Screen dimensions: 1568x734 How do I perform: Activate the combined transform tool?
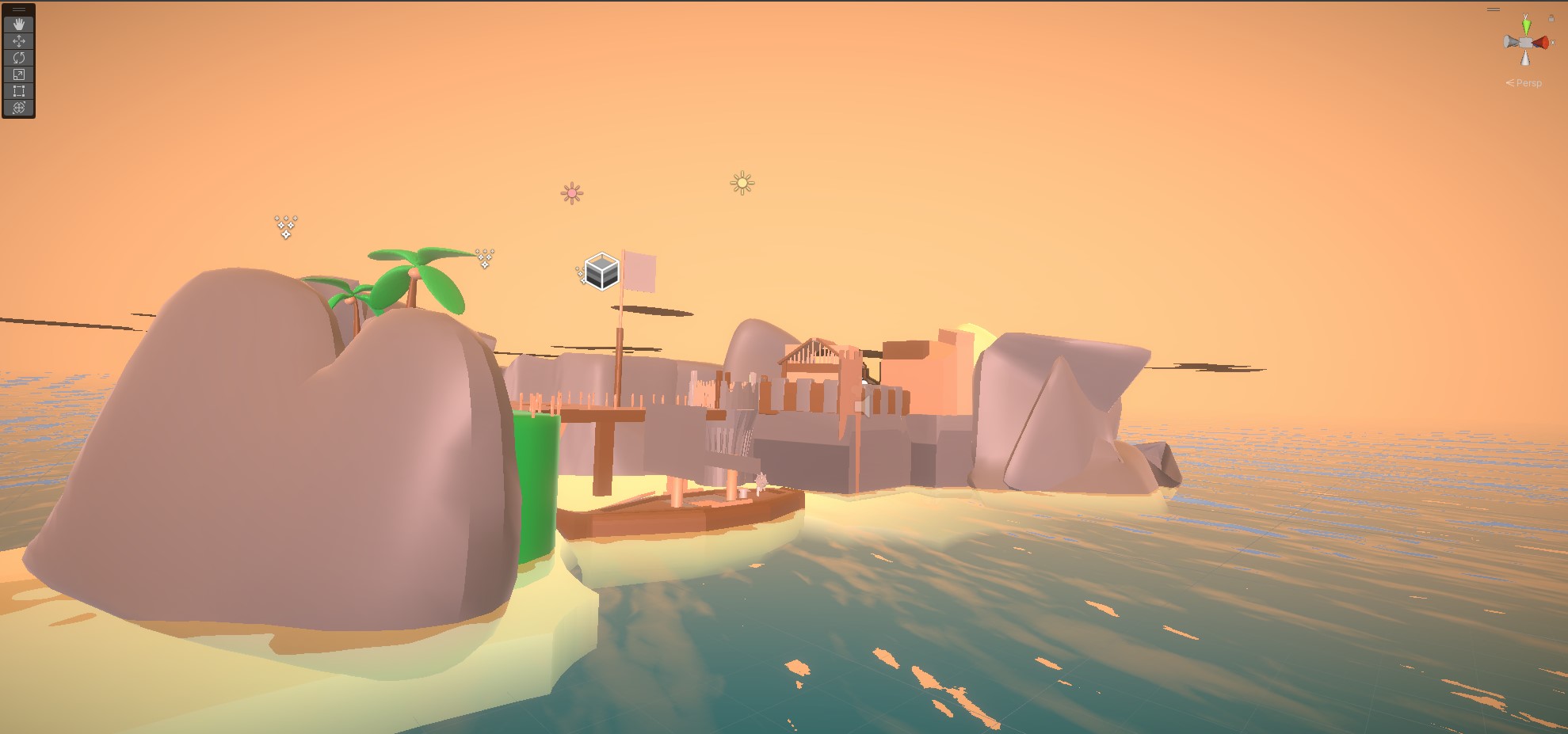pos(19,108)
